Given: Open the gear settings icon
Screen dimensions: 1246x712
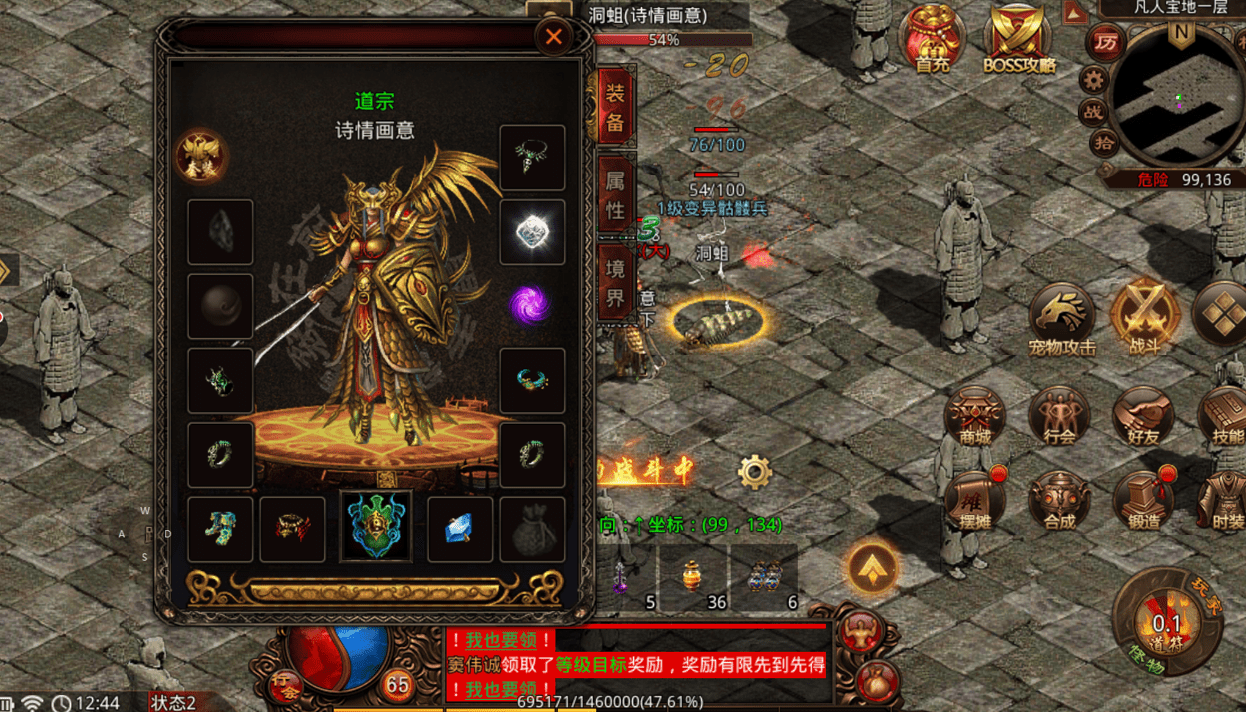Looking at the screenshot, I should [x=755, y=471].
